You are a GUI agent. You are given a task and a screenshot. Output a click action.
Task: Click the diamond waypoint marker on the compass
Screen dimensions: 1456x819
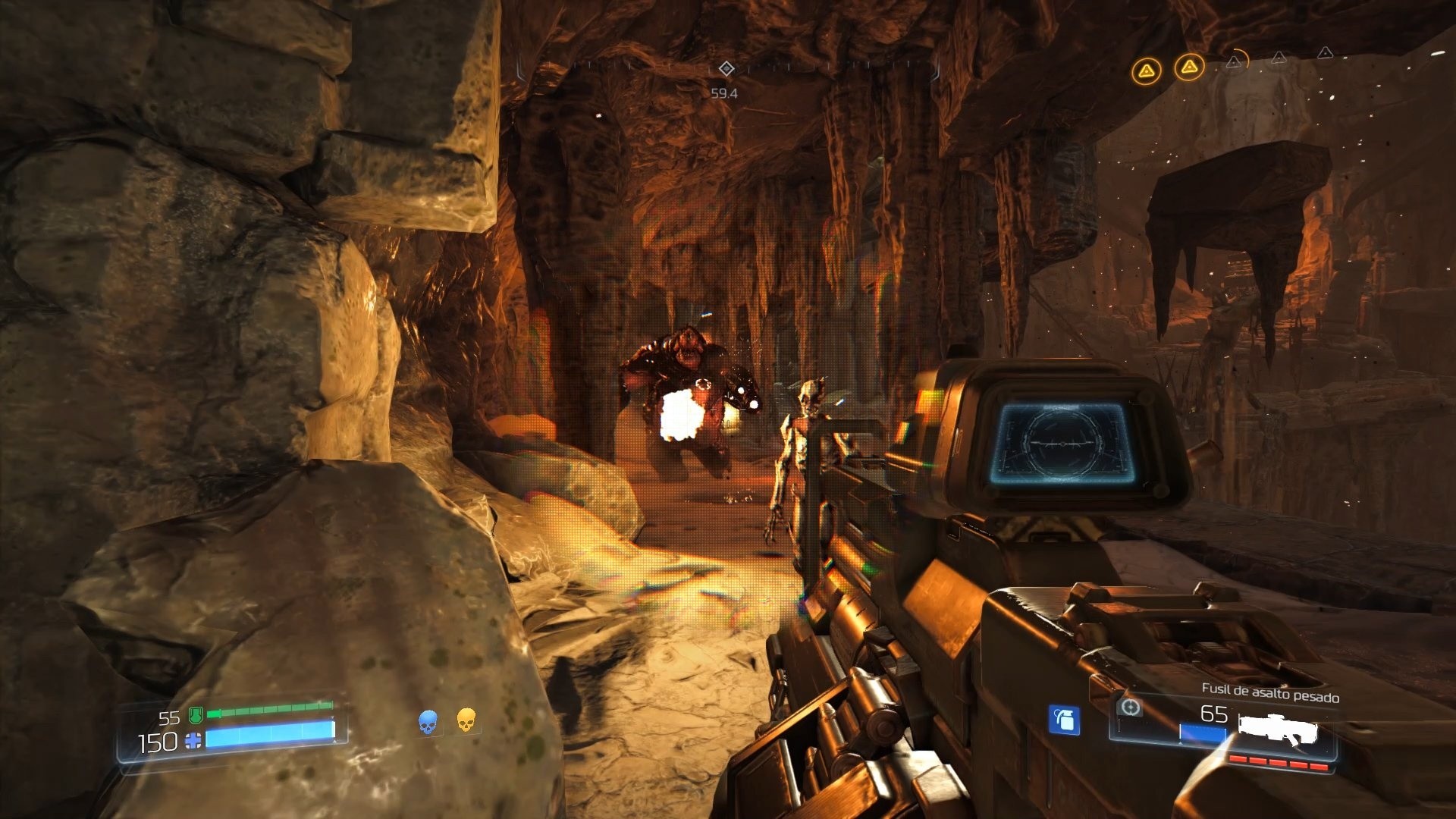726,70
